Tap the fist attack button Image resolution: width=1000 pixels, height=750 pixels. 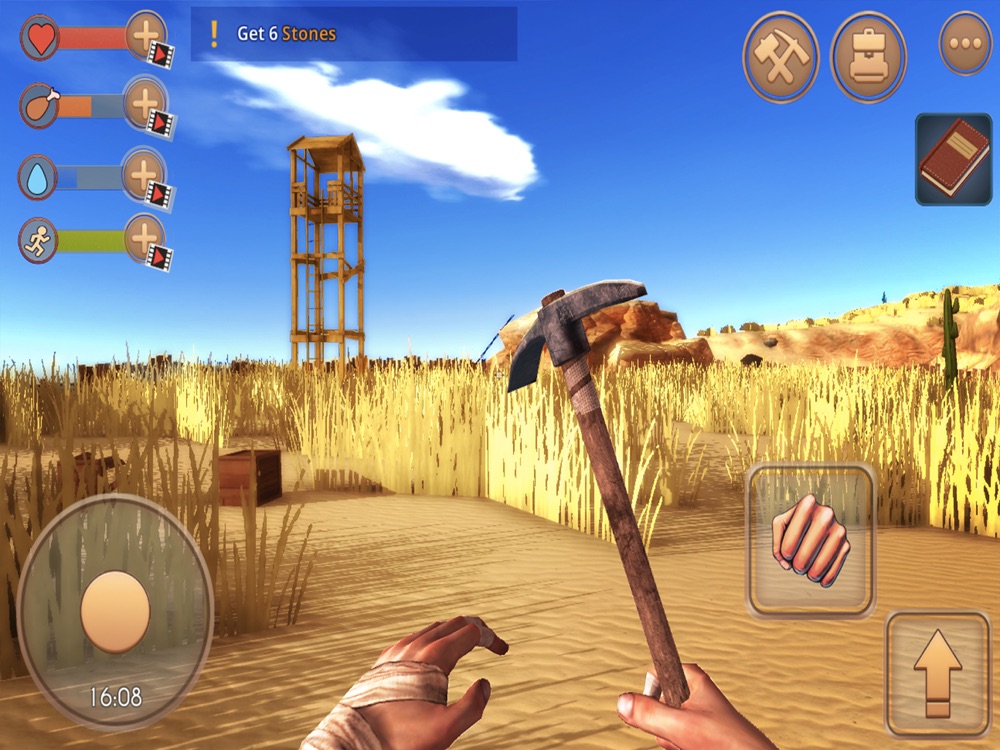point(810,540)
